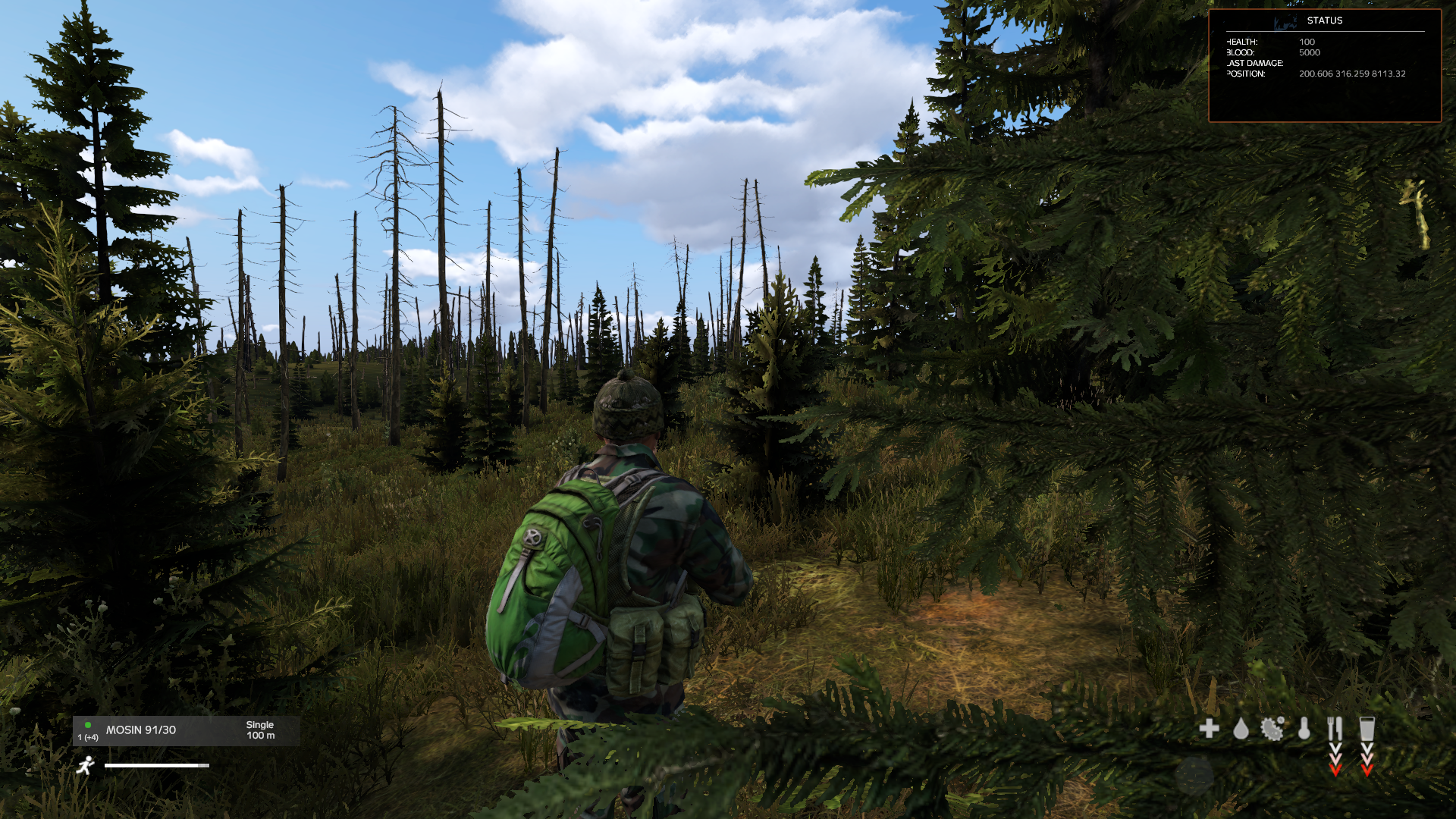Screen dimensions: 1456x819
Task: Select the LAST DAMAGE row
Action: (1255, 63)
